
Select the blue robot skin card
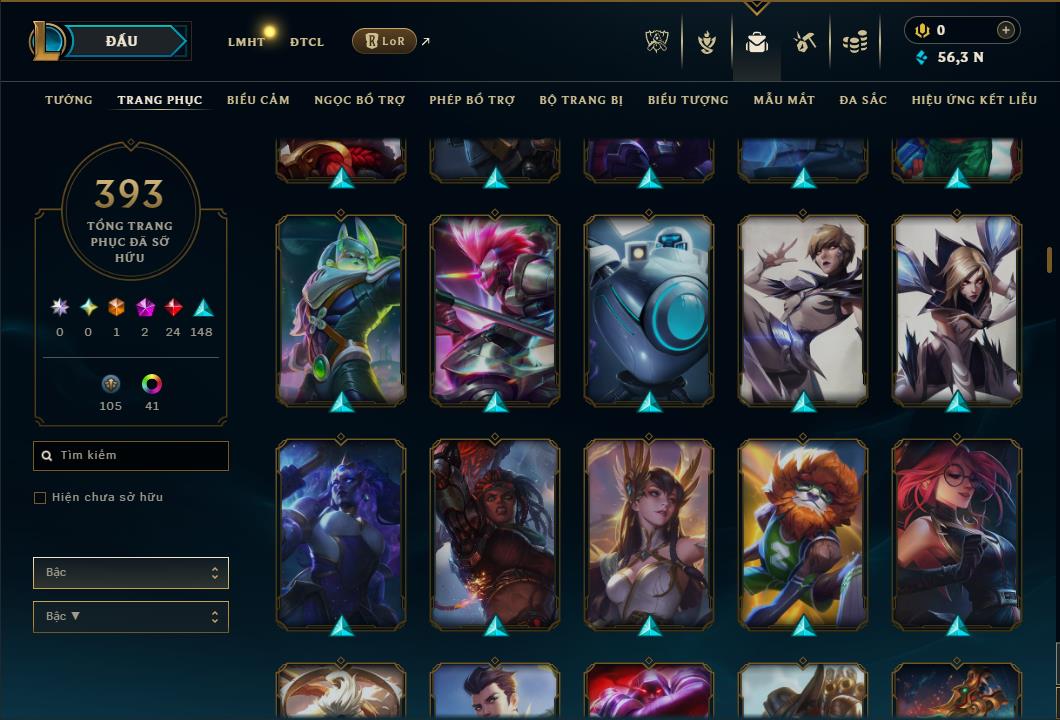(649, 309)
